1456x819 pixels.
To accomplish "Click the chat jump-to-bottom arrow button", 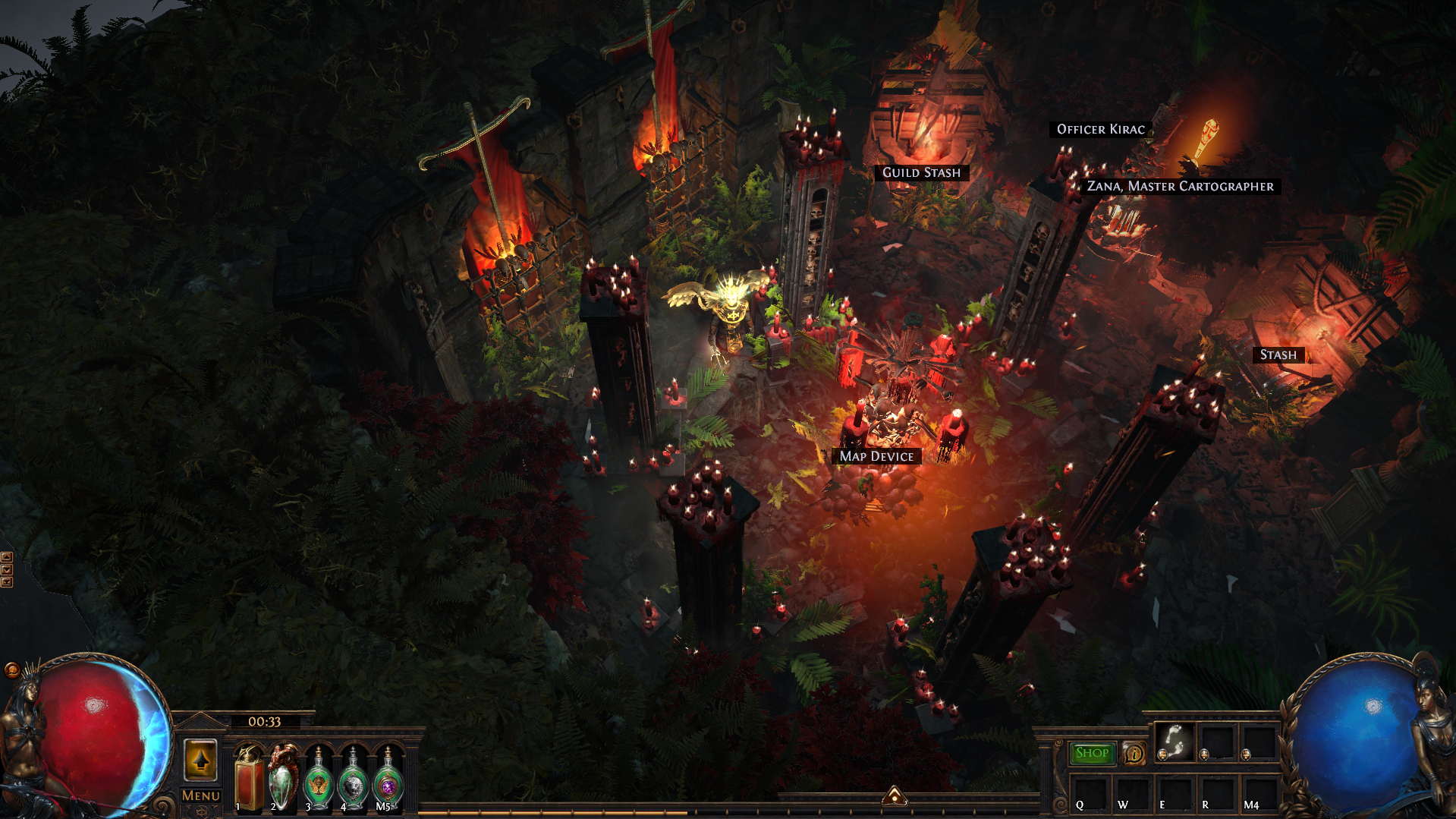I will point(7,582).
